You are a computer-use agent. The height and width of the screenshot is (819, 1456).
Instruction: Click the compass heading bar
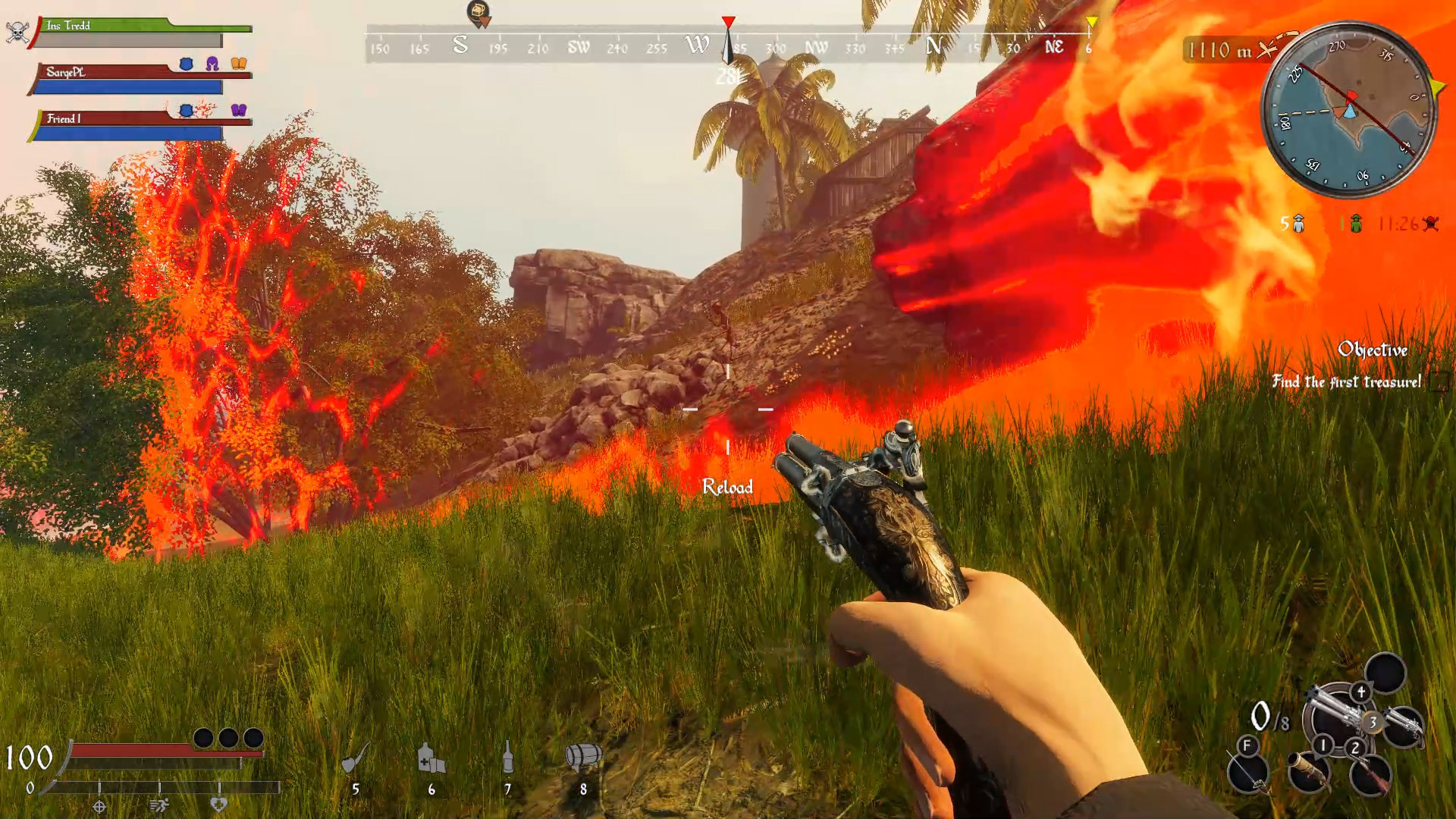(728, 45)
